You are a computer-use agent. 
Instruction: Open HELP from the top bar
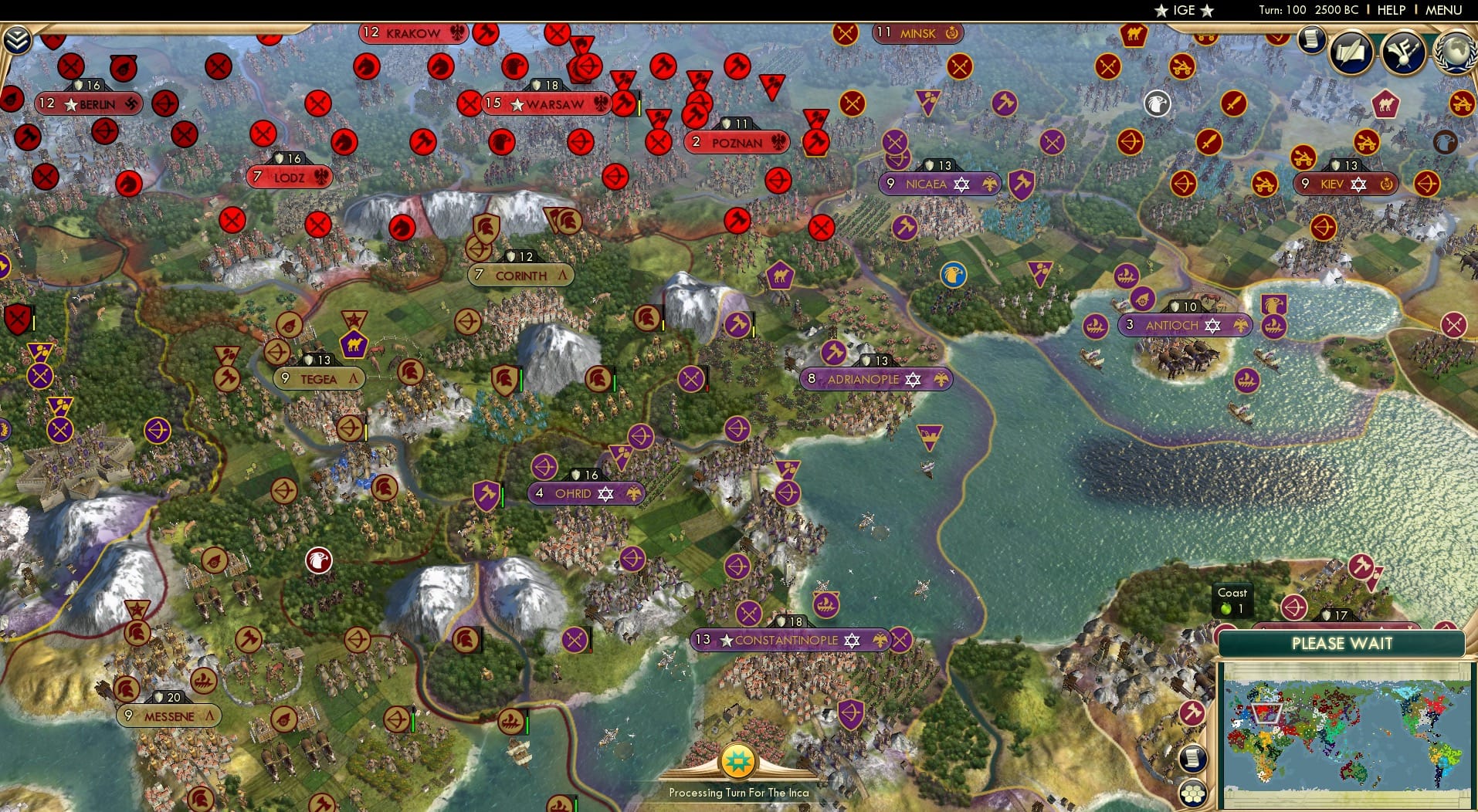[x=1390, y=10]
